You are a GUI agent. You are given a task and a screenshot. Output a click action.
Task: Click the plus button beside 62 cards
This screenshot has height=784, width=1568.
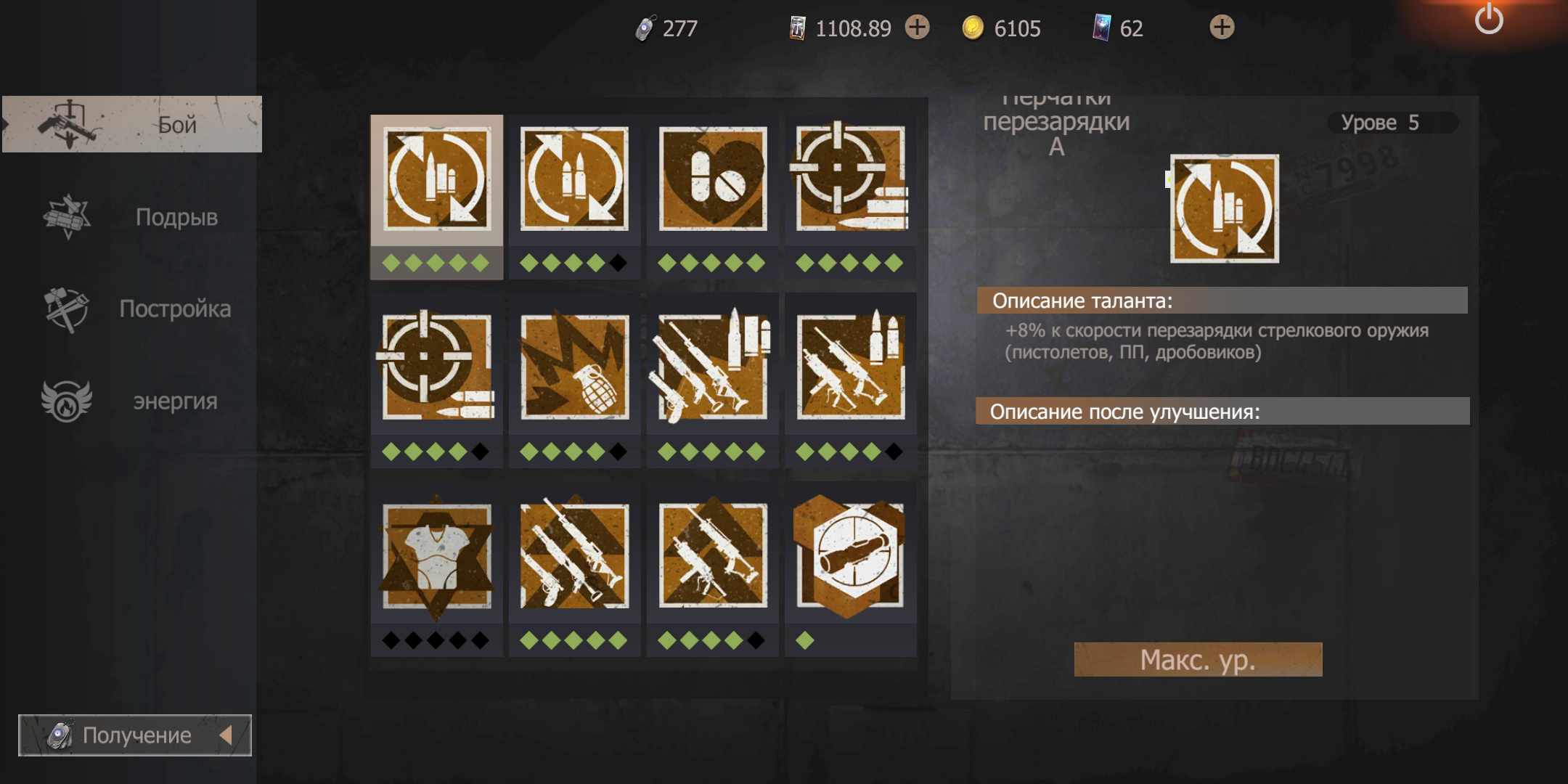tap(1222, 28)
